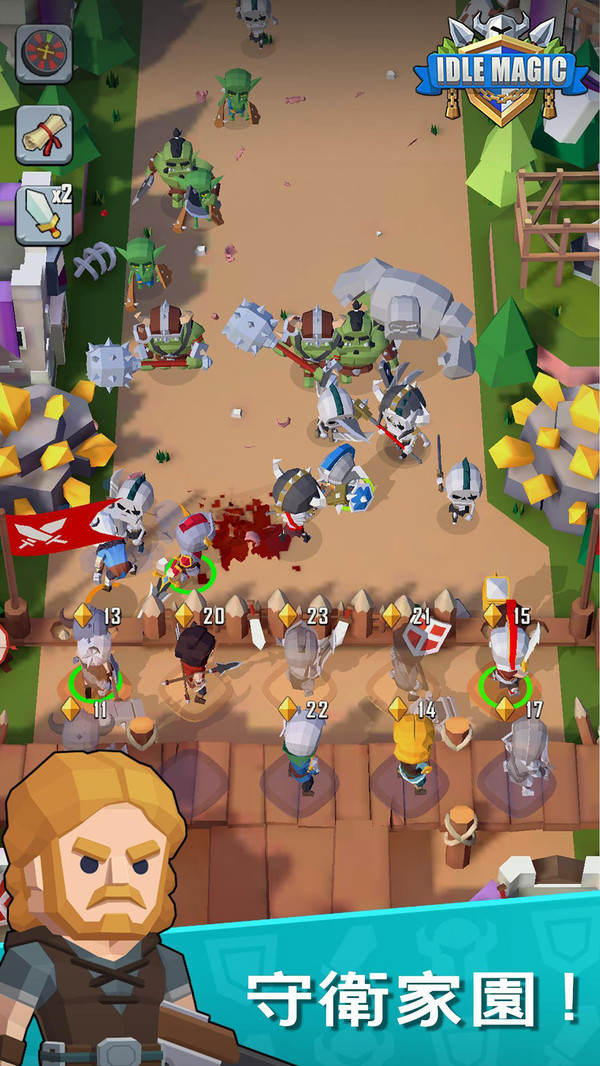Open the rolled scroll icon
The width and height of the screenshot is (600, 1066).
[x=44, y=135]
